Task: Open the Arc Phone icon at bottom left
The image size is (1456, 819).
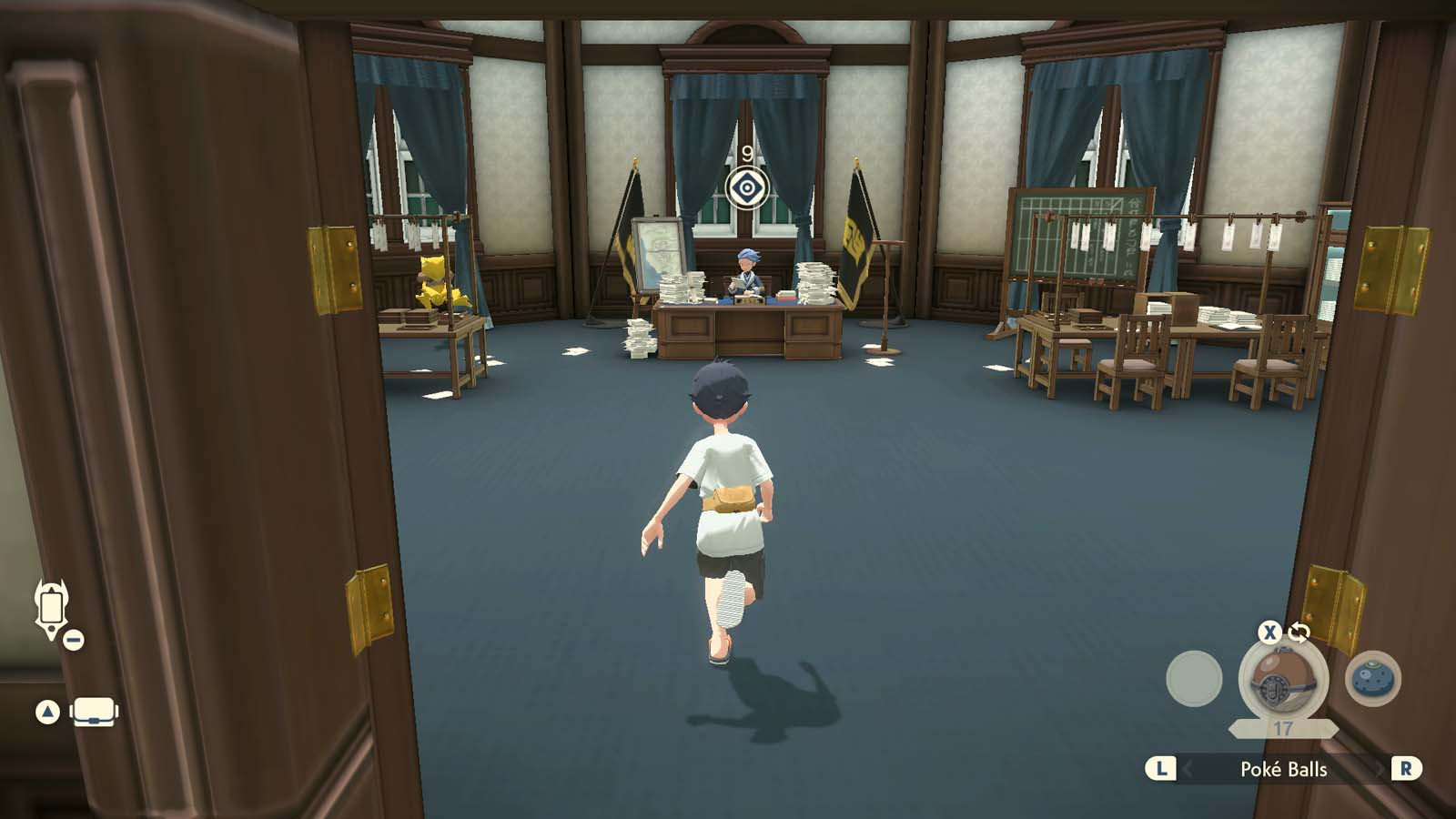Action: (50, 608)
